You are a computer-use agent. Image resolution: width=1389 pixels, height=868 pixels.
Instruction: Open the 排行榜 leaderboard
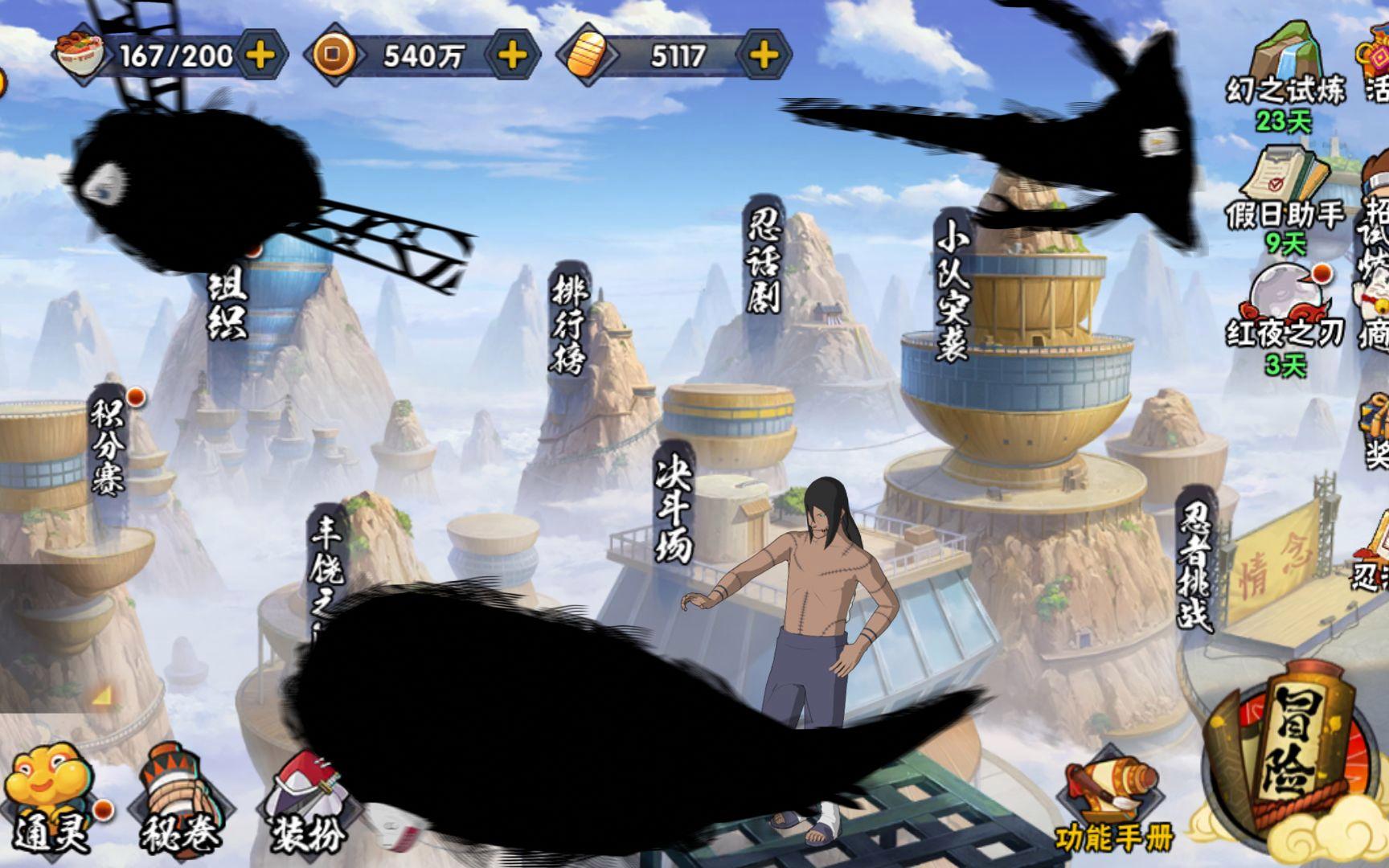pyautogui.click(x=569, y=321)
